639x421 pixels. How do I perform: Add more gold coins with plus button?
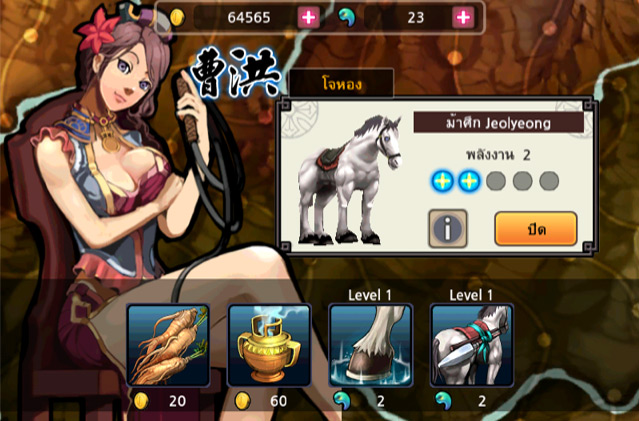(x=308, y=17)
